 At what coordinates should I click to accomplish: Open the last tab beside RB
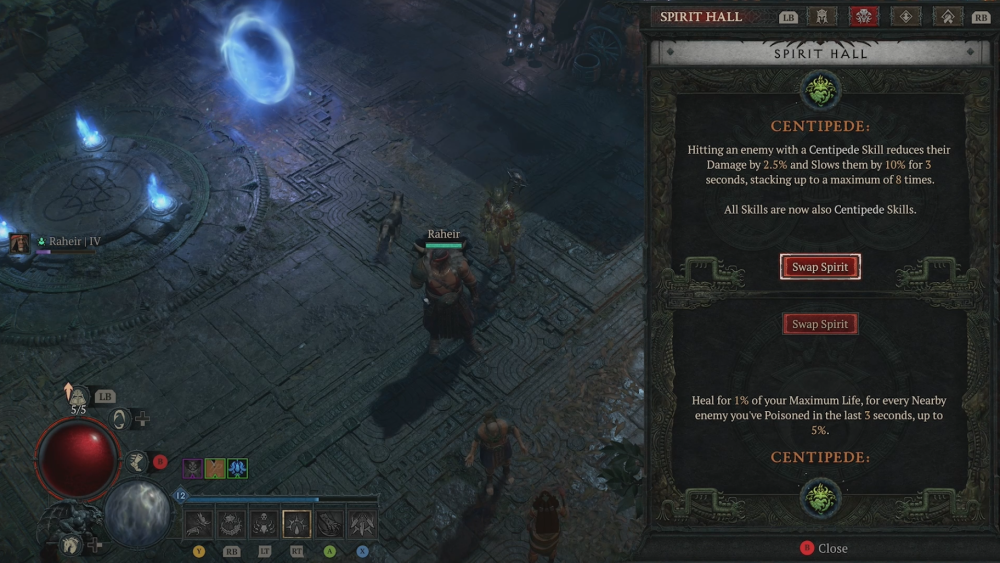[947, 17]
